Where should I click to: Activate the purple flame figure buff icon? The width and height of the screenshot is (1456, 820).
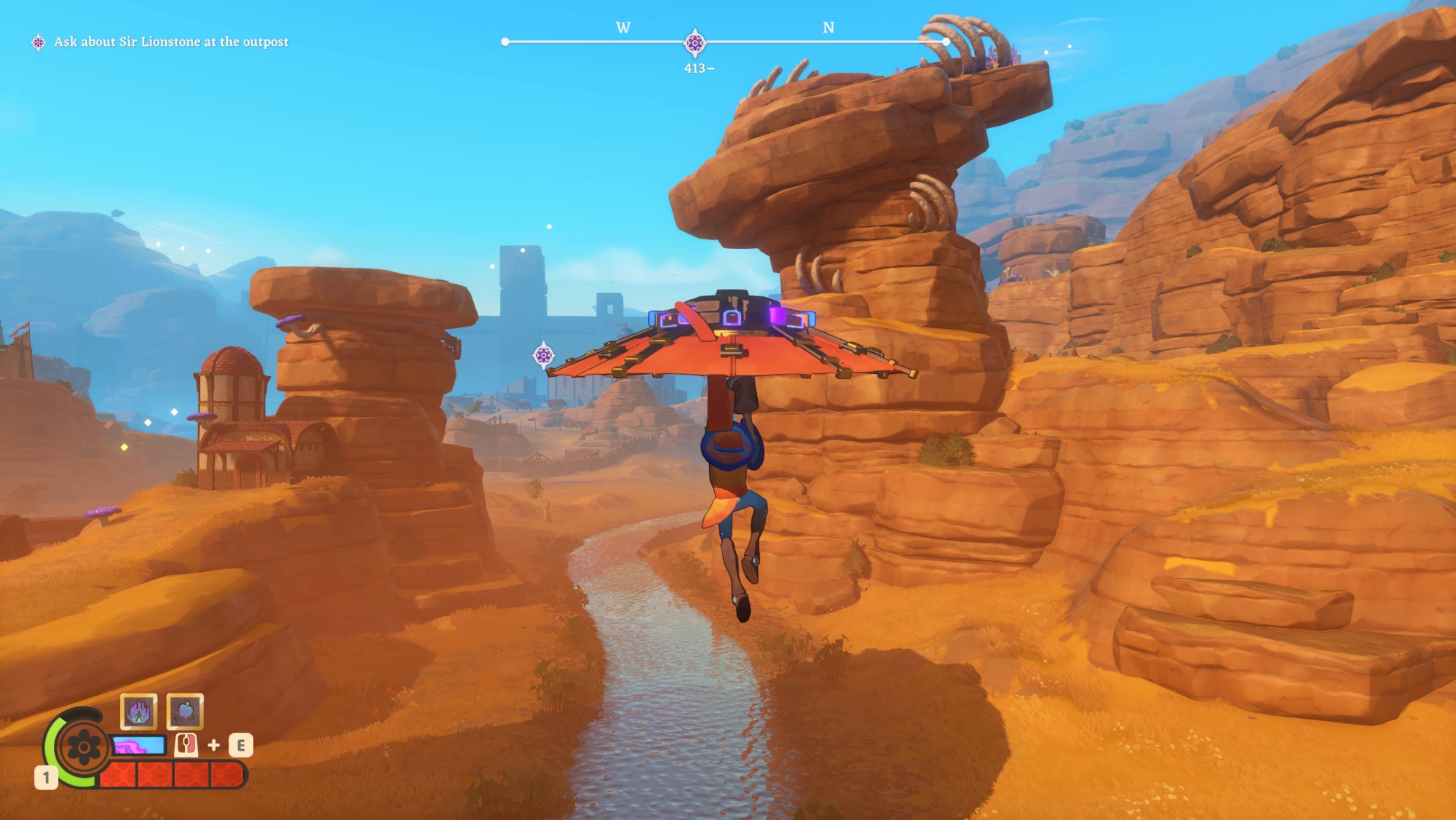point(138,711)
